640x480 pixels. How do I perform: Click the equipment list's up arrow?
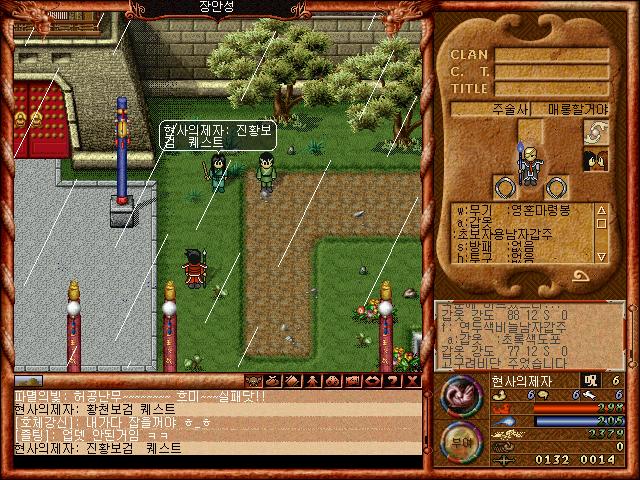tap(601, 211)
